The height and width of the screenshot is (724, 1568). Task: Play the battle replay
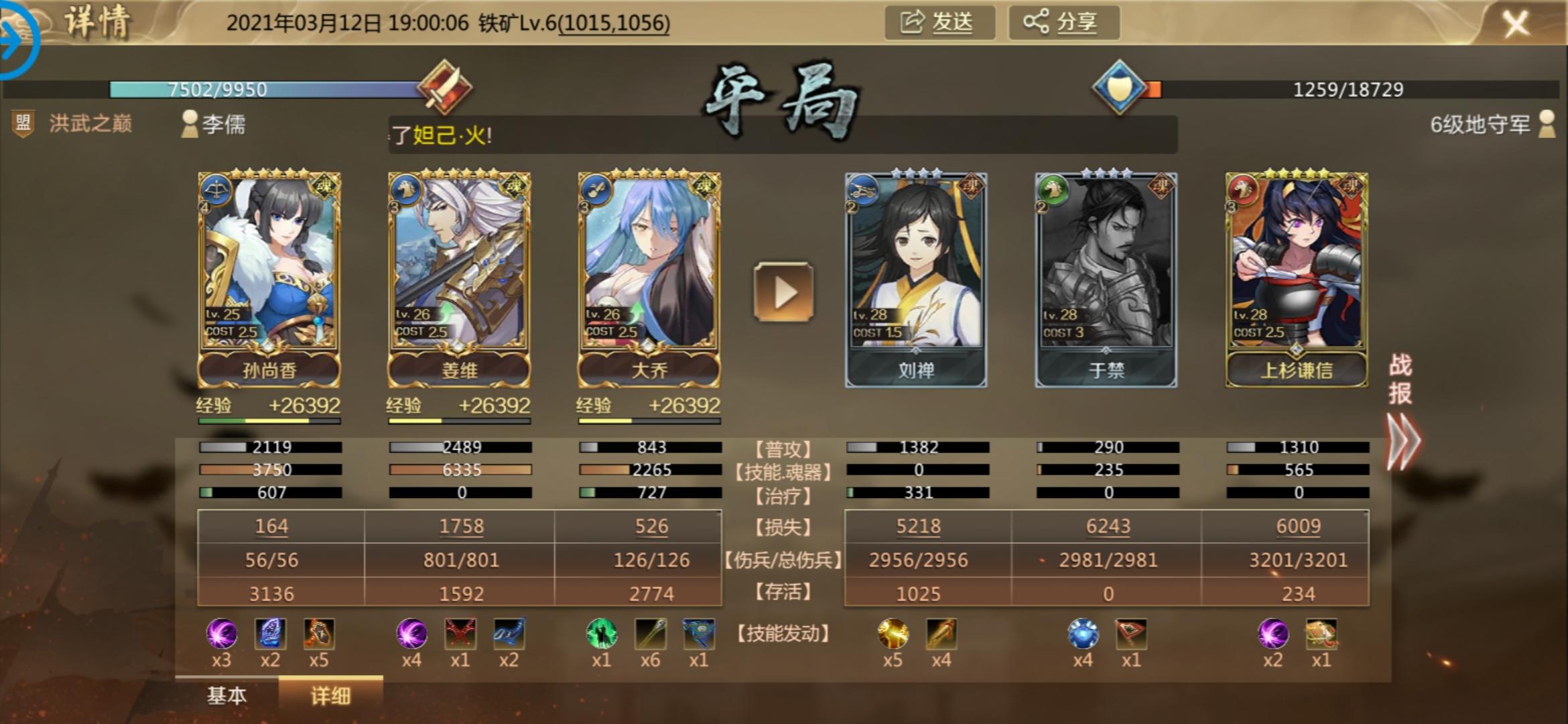pos(783,292)
